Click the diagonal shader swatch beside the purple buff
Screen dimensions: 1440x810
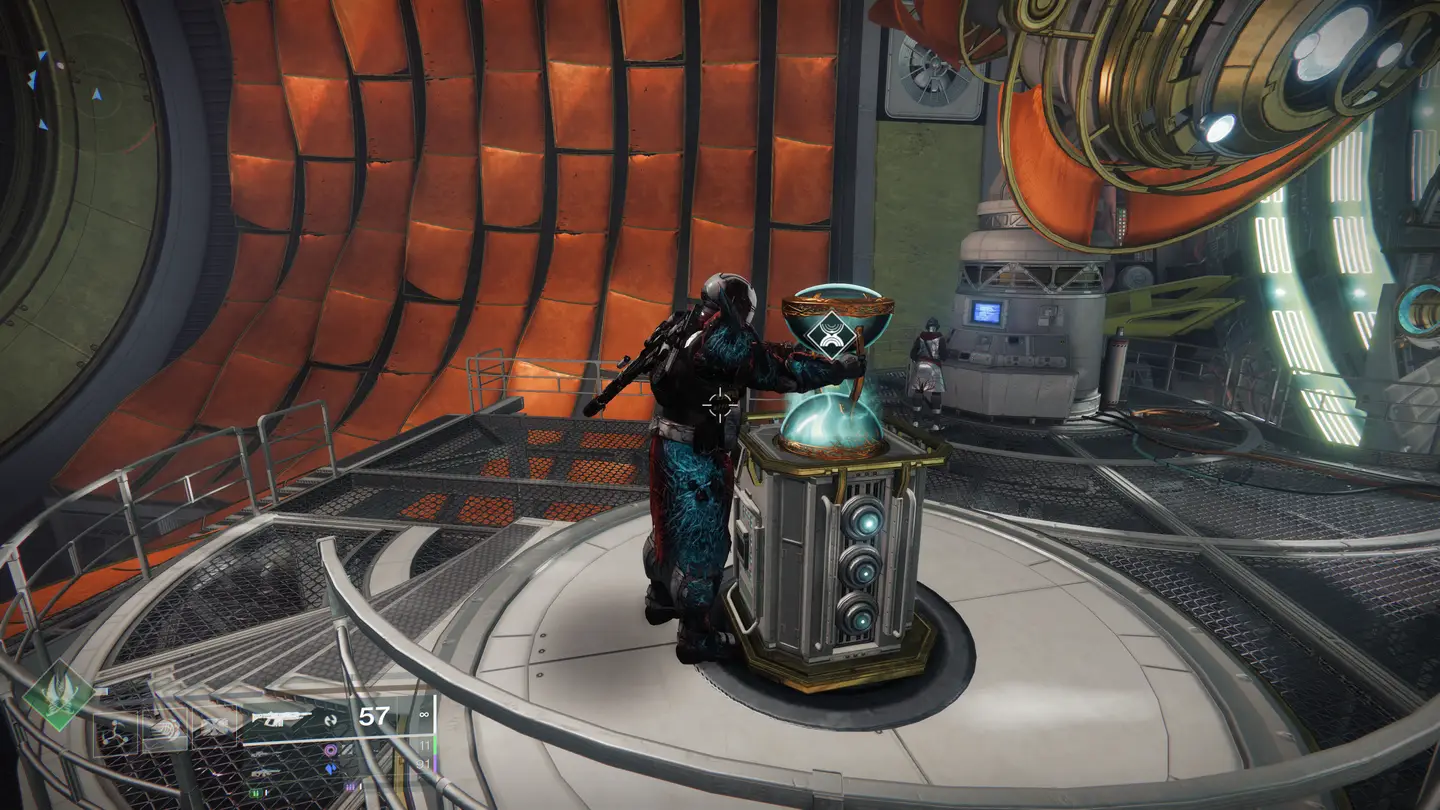[348, 749]
